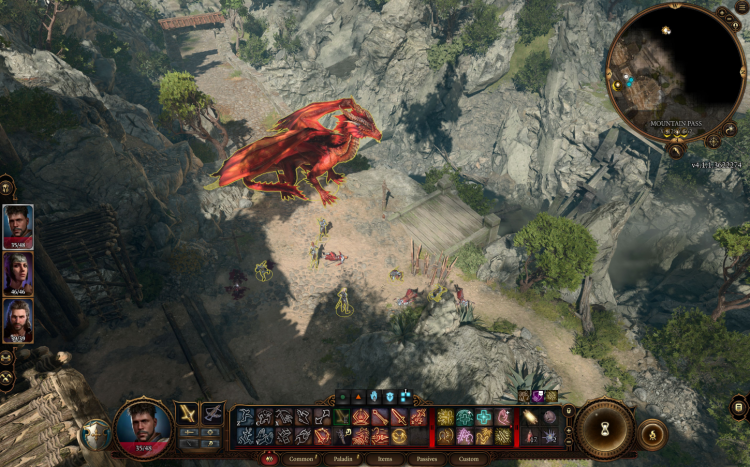The width and height of the screenshot is (750, 467).
Task: Switch to the Paladin hotbar tab
Action: (338, 459)
